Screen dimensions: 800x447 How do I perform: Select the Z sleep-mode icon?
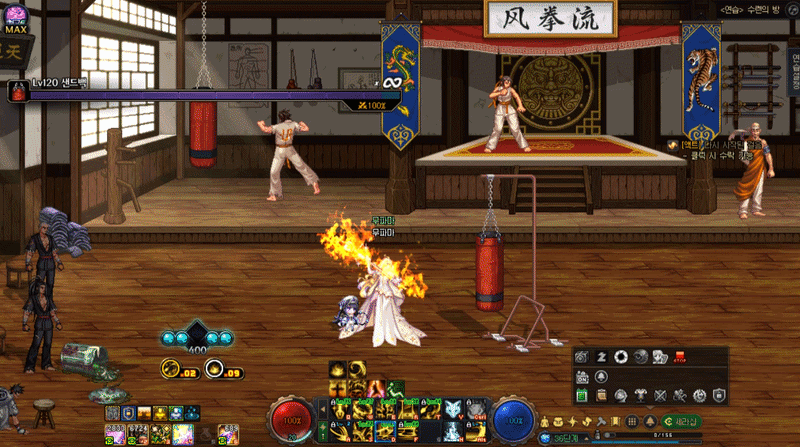tap(603, 357)
